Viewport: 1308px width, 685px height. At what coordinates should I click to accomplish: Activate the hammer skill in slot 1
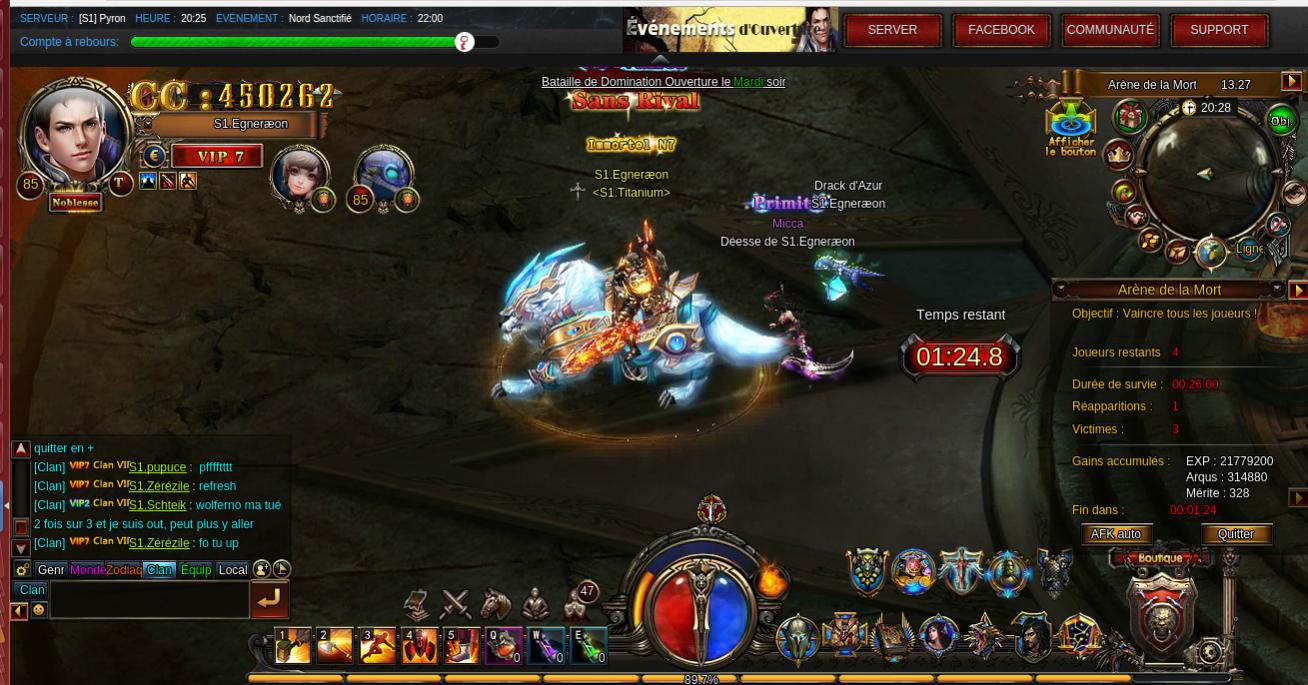(x=293, y=647)
